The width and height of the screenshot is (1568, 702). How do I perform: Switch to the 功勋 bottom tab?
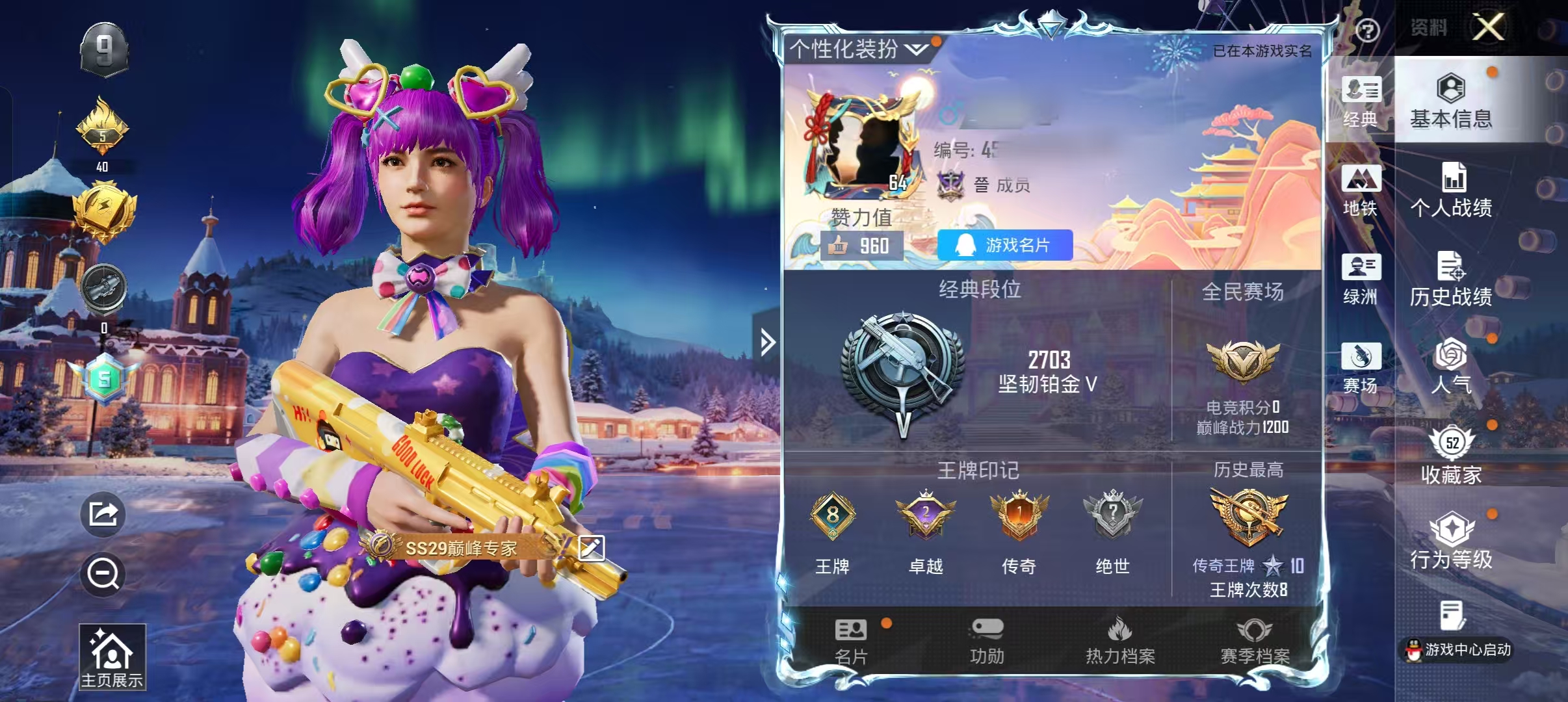[987, 642]
